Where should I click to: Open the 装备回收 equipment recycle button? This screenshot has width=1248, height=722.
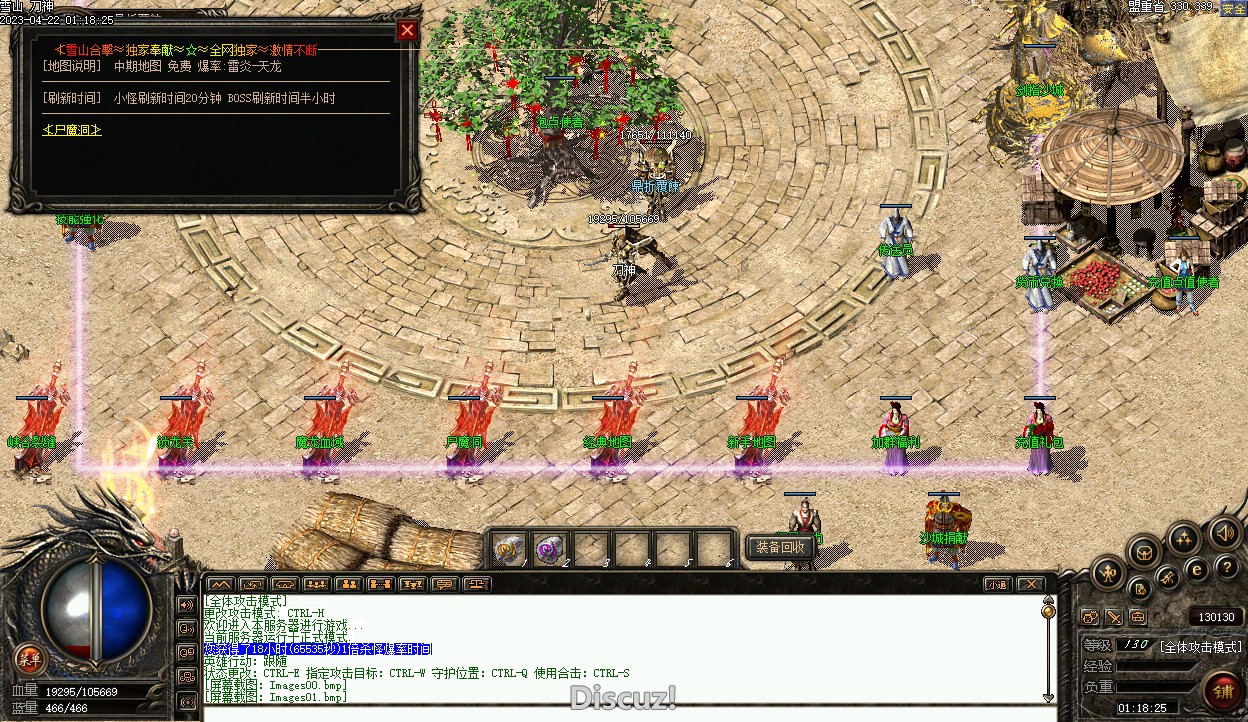click(x=780, y=547)
